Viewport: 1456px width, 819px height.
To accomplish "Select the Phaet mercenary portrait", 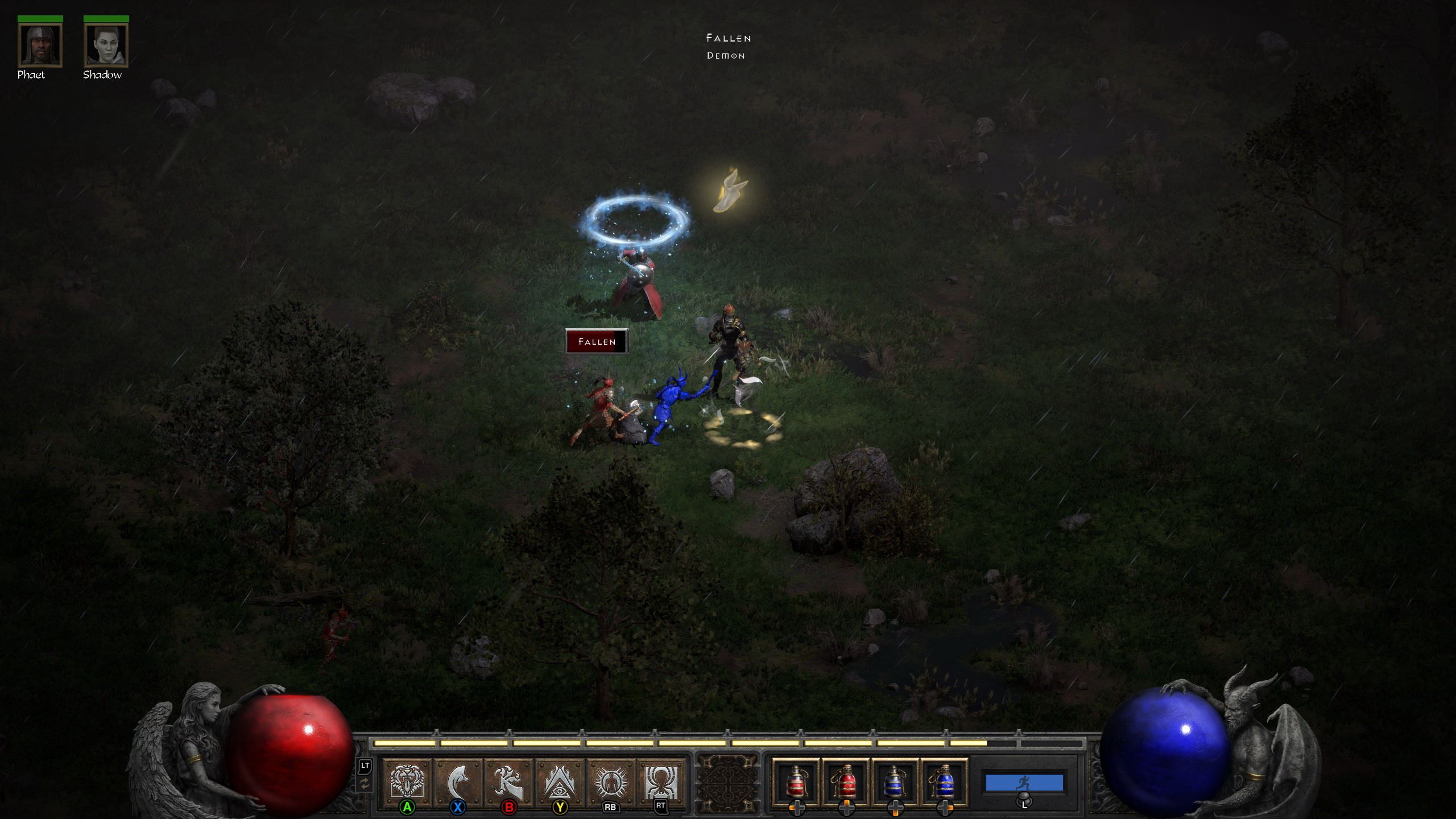I will tap(40, 45).
